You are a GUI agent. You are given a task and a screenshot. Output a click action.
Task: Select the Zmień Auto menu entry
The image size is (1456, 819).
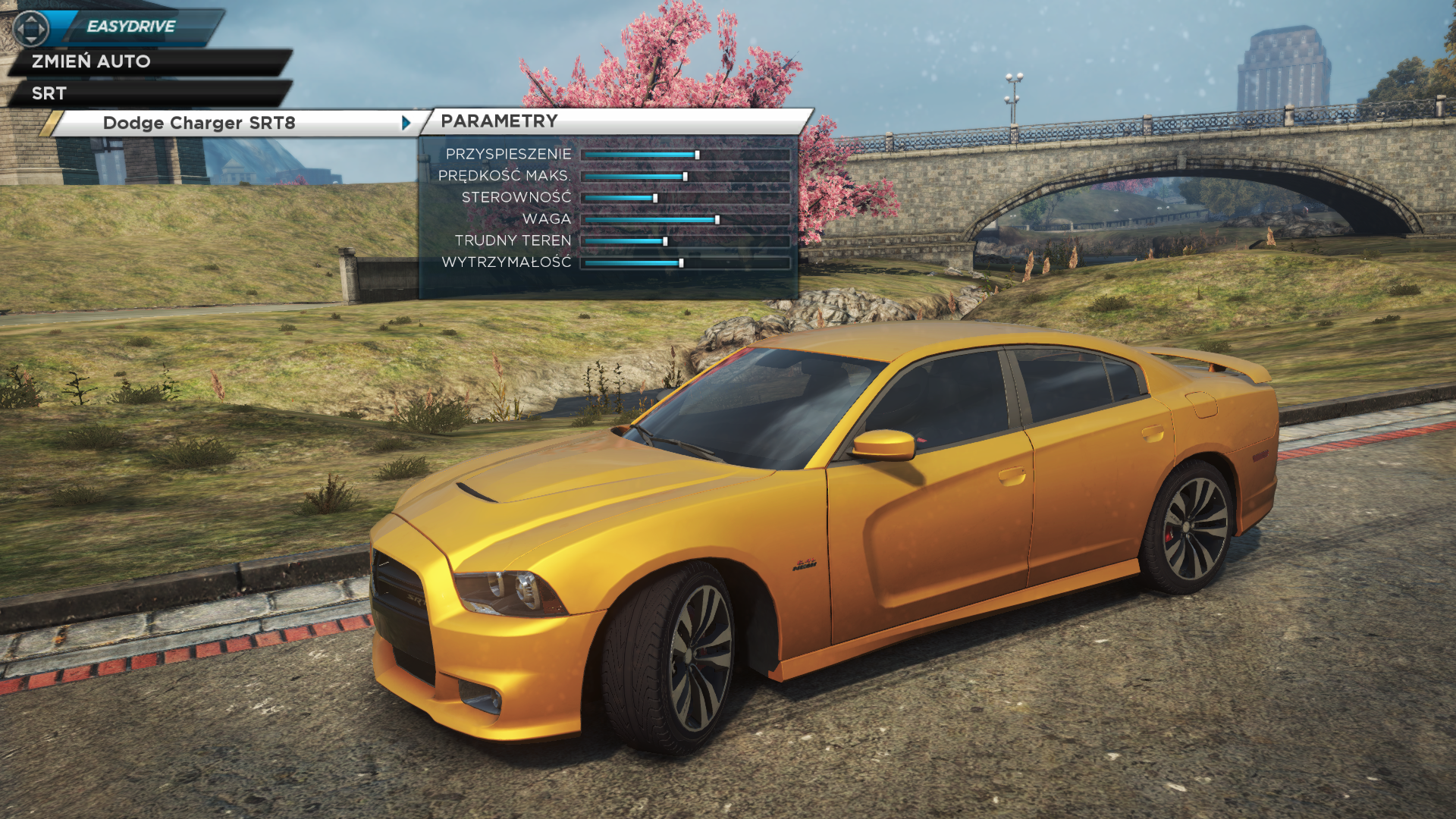click(91, 61)
